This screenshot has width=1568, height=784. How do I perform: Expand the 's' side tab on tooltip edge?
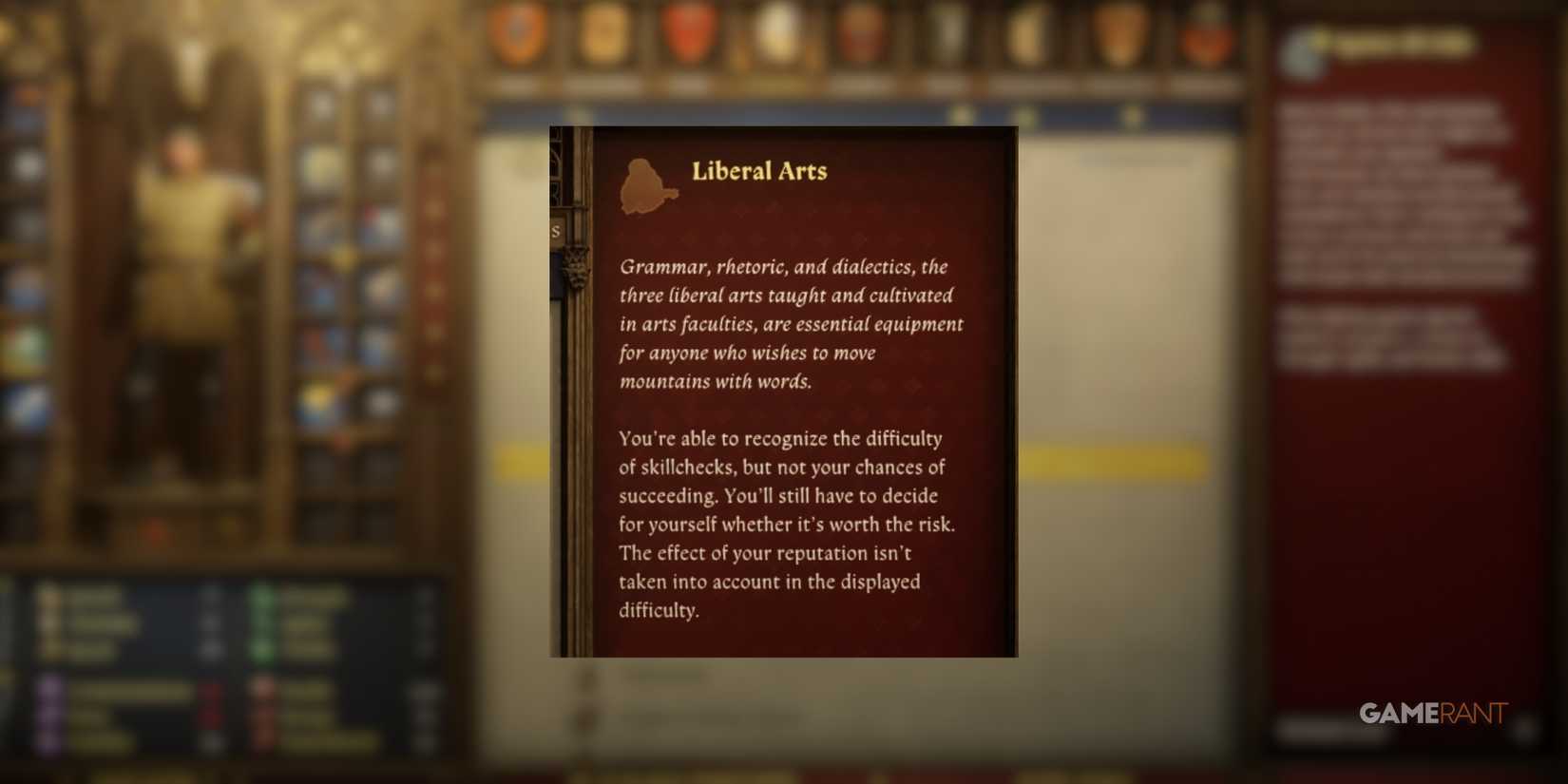(x=556, y=230)
